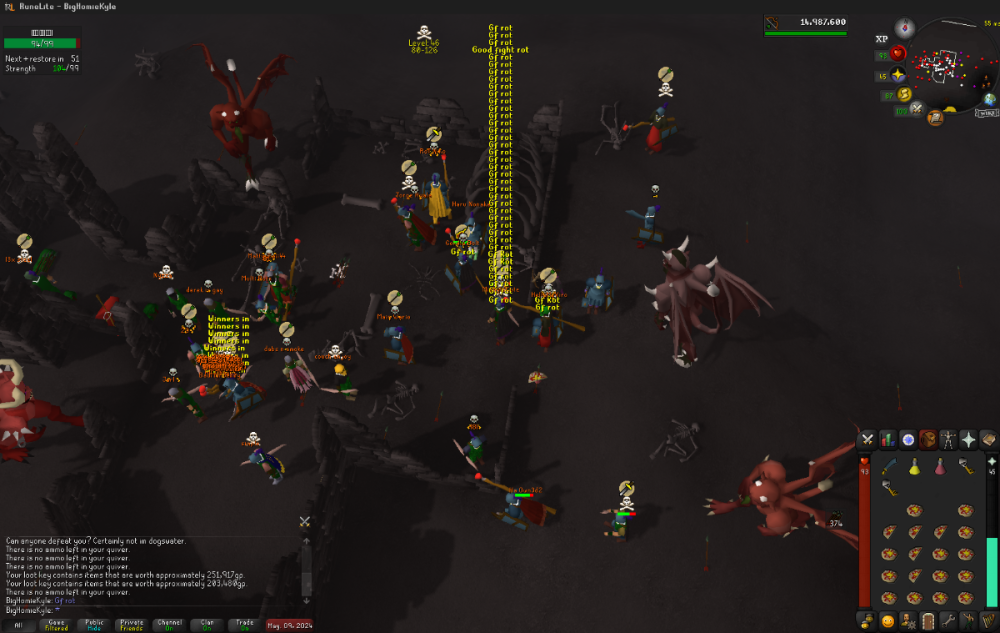Select the yellow potion in inventory
This screenshot has height=633, width=1000.
click(x=914, y=467)
